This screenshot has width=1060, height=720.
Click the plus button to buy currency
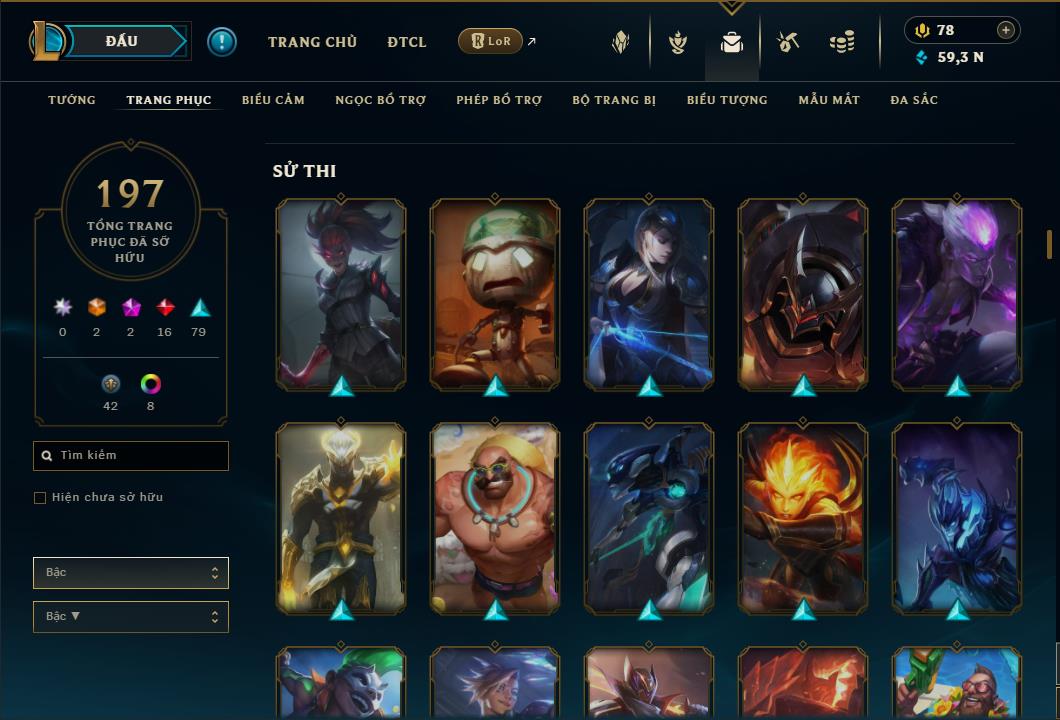[x=1006, y=30]
